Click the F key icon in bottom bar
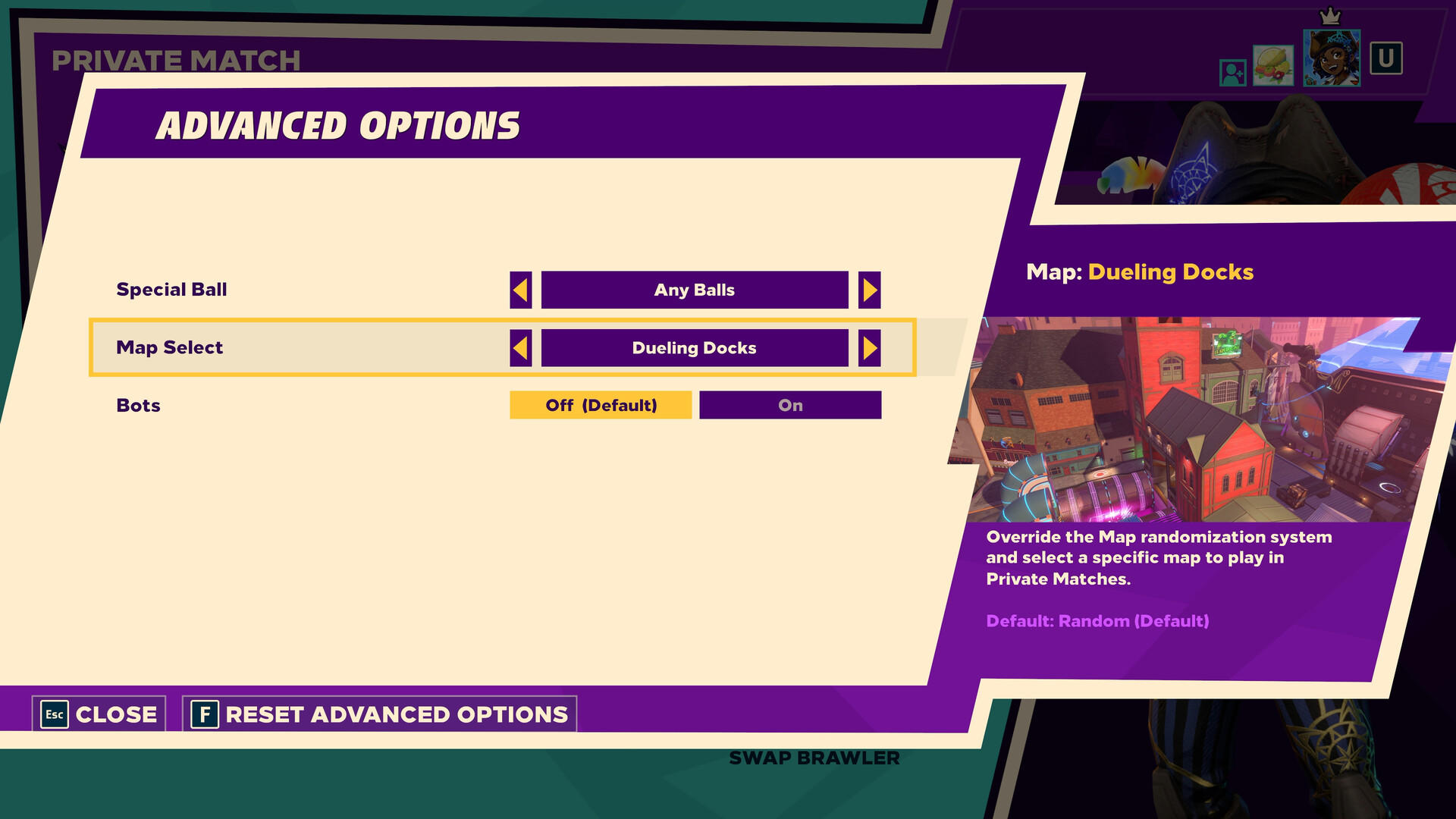The width and height of the screenshot is (1456, 819). click(206, 714)
